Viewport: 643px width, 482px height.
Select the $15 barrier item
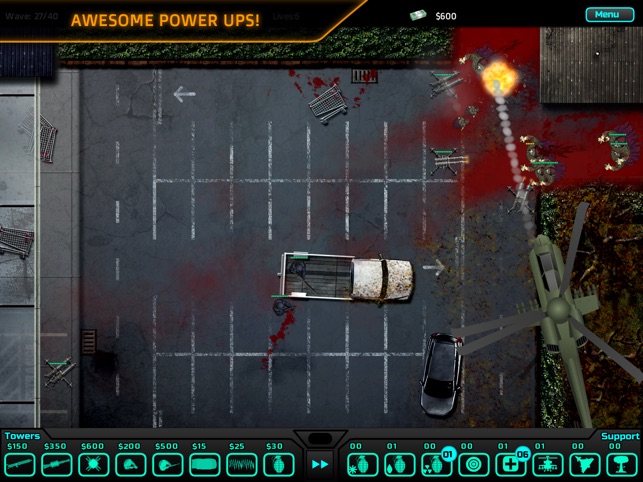(x=204, y=464)
